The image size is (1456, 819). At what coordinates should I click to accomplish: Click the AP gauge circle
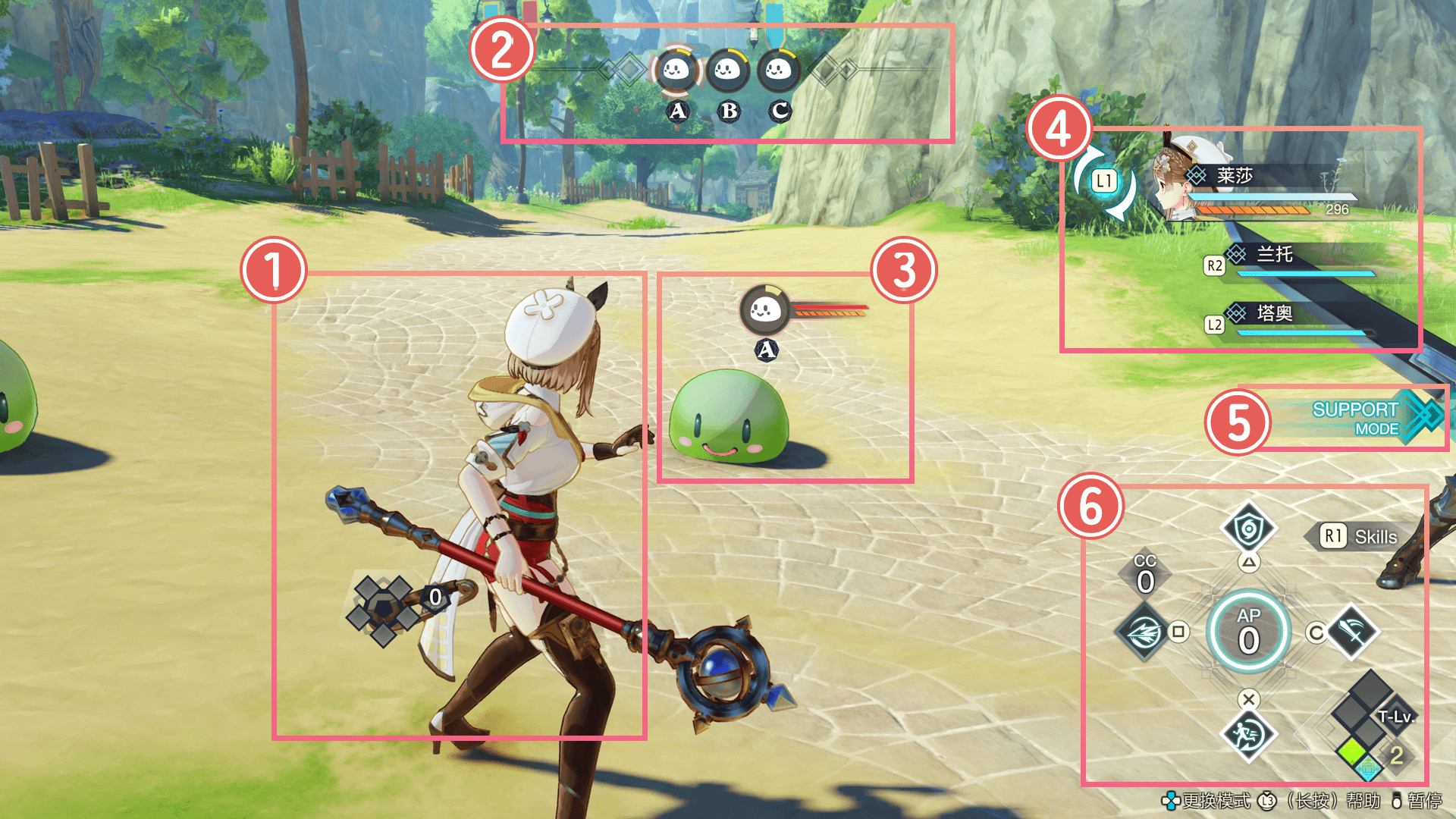1248,631
